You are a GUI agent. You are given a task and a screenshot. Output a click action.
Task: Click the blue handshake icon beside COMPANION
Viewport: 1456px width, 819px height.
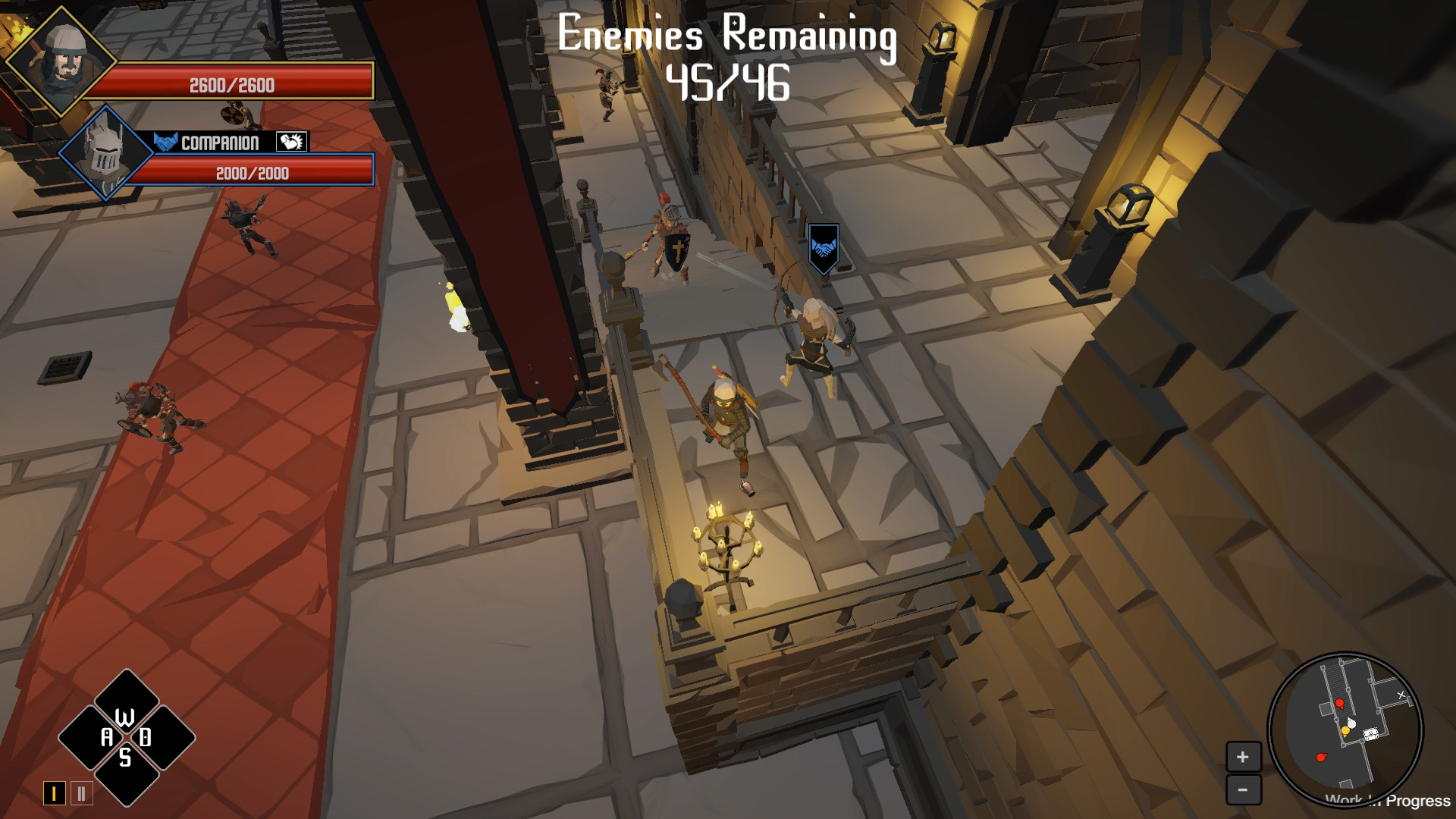pyautogui.click(x=166, y=142)
